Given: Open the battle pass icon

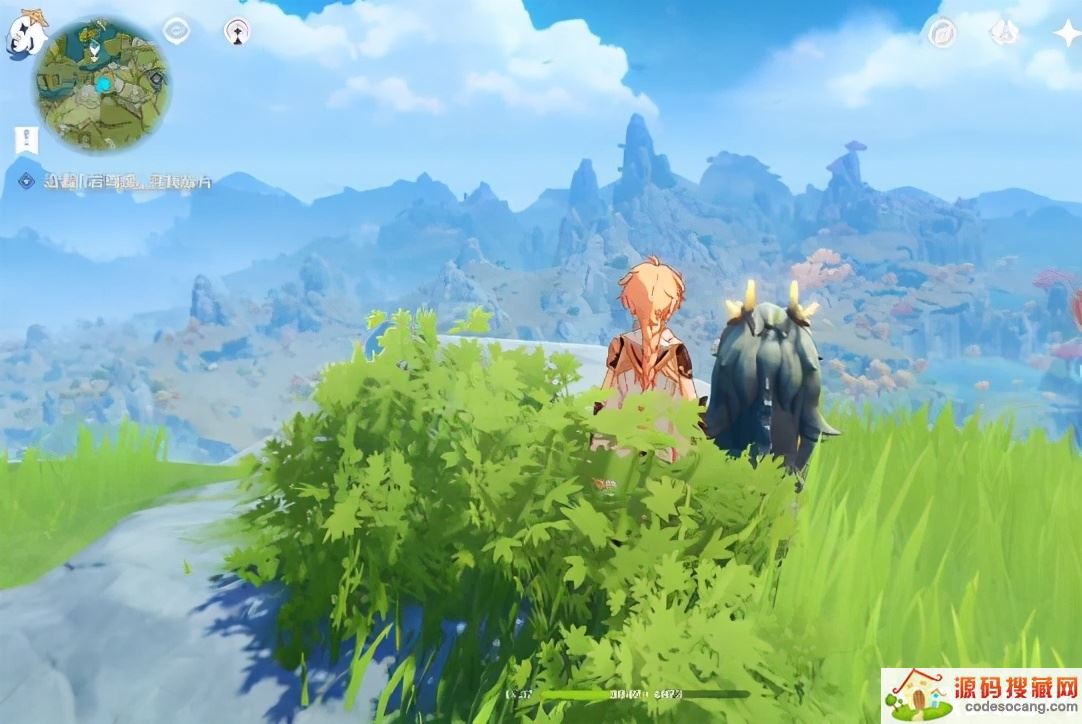Looking at the screenshot, I should pyautogui.click(x=1004, y=33).
